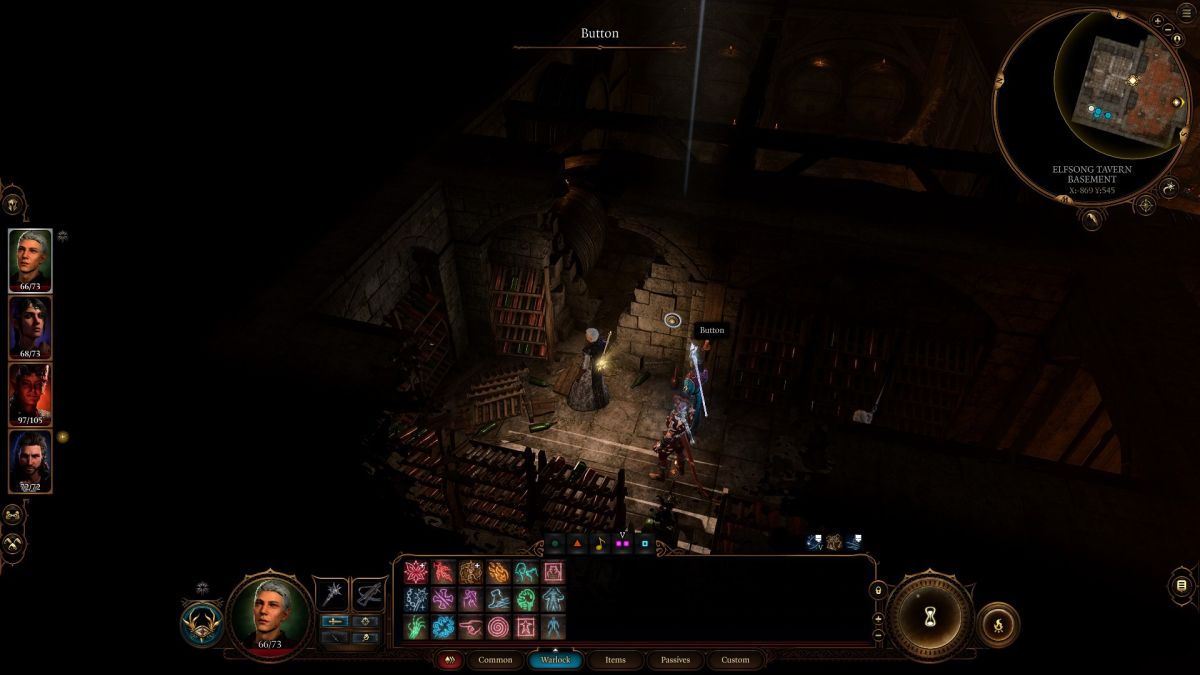
Task: Switch to the Common hotbar tab
Action: [x=495, y=660]
